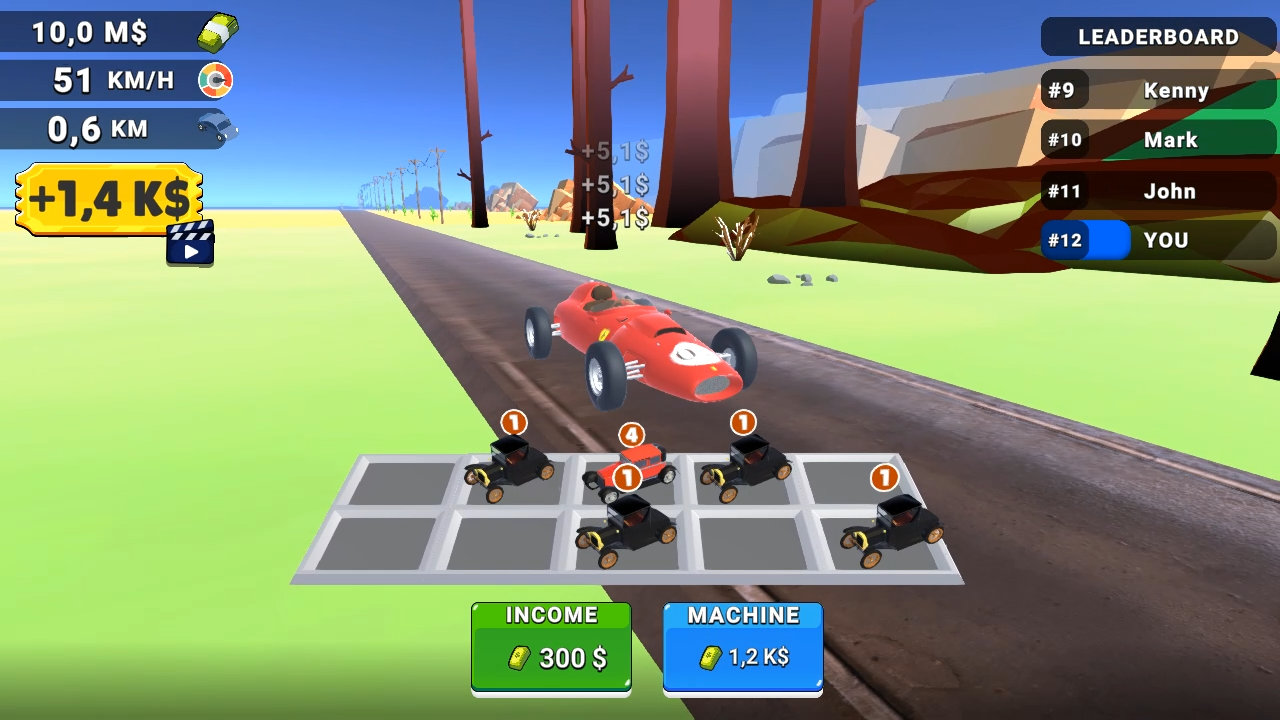The height and width of the screenshot is (720, 1280).
Task: Expand the Leaderboard panel header
Action: click(1158, 37)
